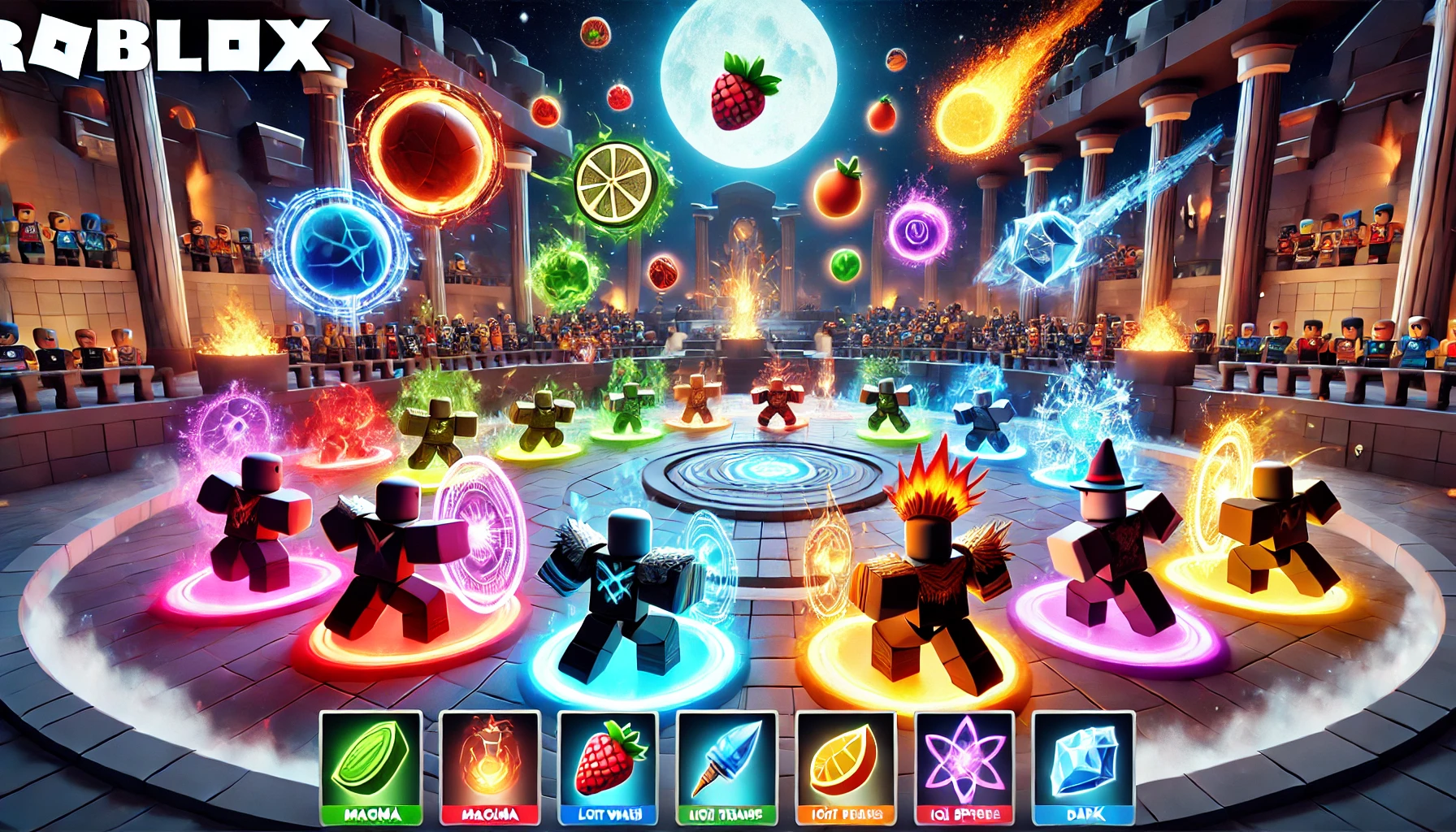
Task: Activate the purple star flower ability
Action: 964,765
